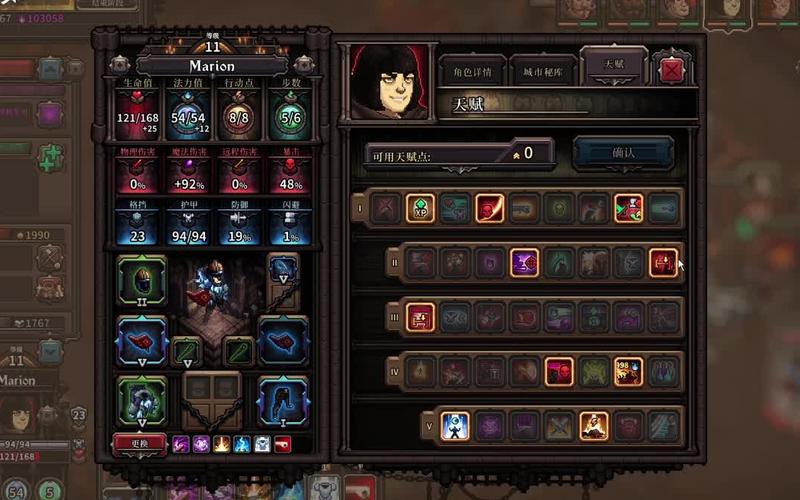
Task: Click Marion's hooded portrait
Action: [x=388, y=82]
